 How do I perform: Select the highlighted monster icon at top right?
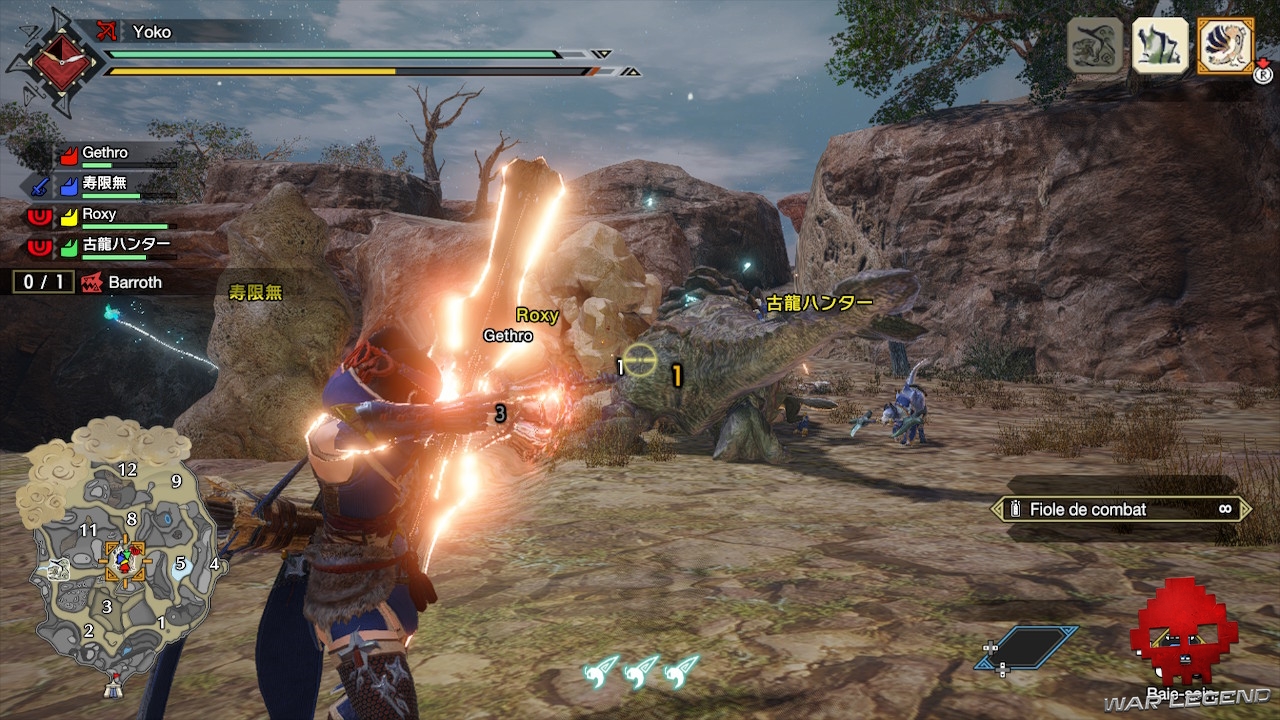pyautogui.click(x=1225, y=45)
